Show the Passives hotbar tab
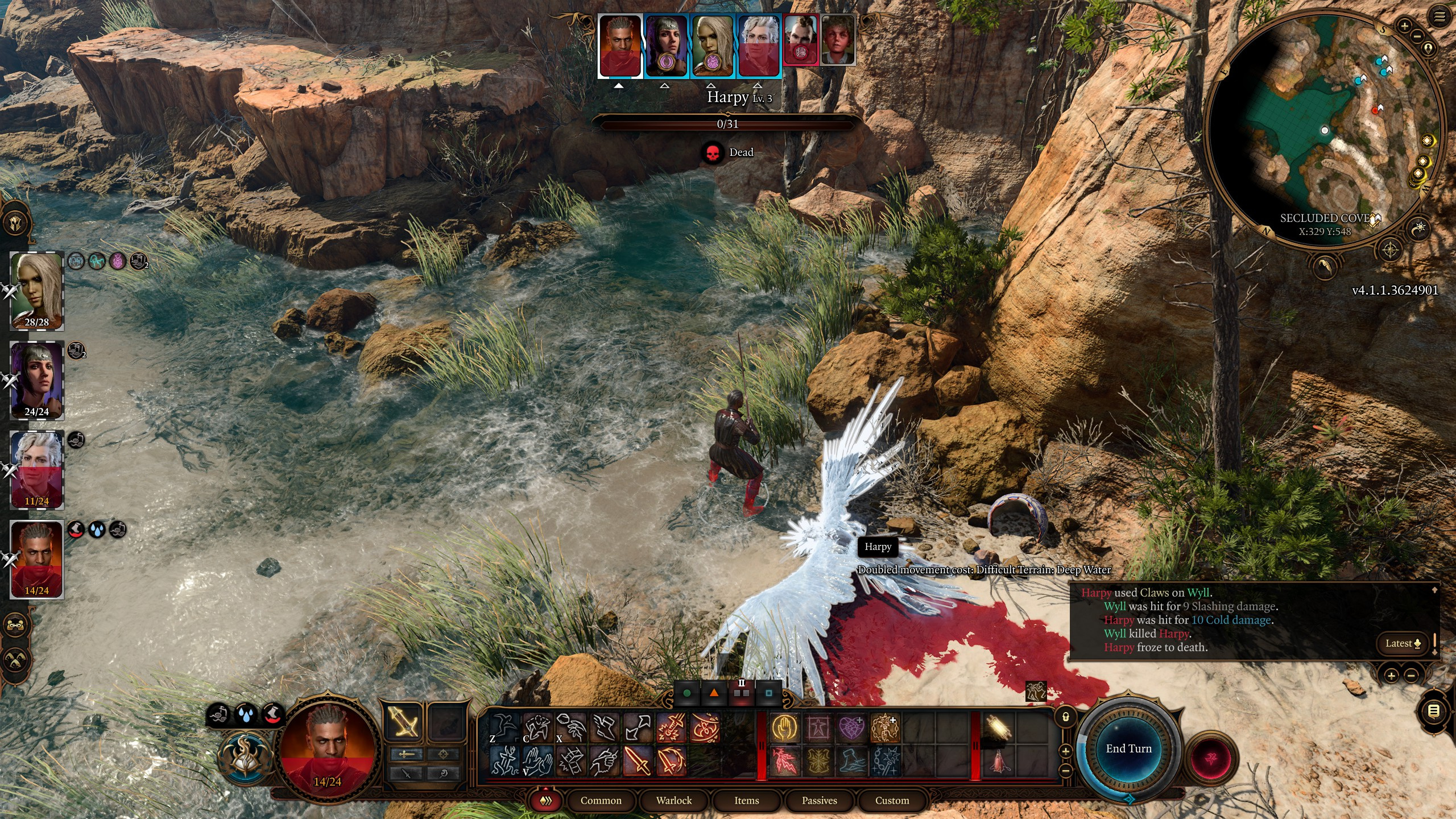 [x=819, y=800]
